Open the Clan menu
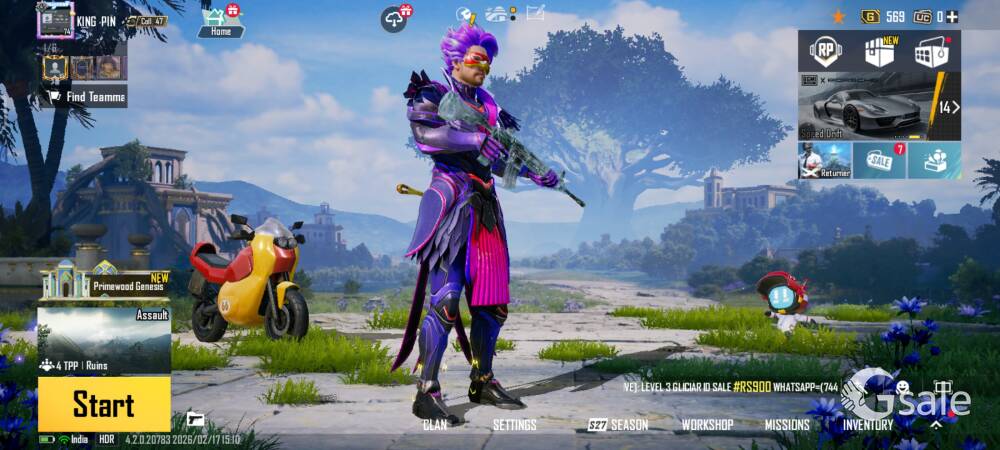This screenshot has height=450, width=1000. (x=435, y=425)
